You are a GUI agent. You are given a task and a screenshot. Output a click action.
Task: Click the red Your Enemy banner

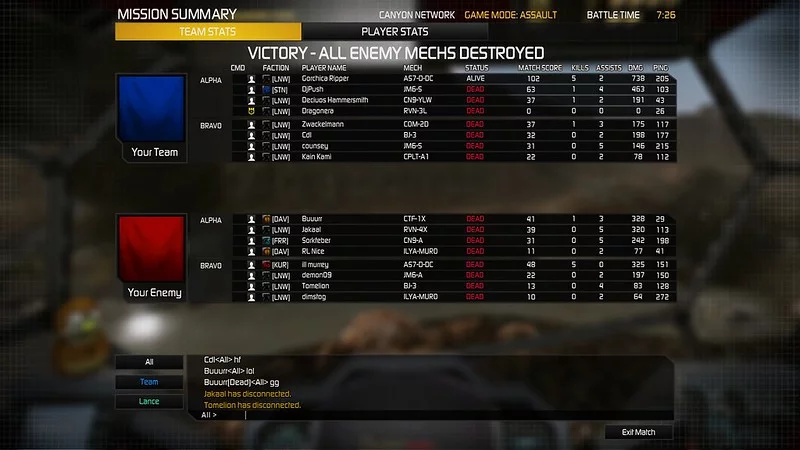[x=152, y=257]
